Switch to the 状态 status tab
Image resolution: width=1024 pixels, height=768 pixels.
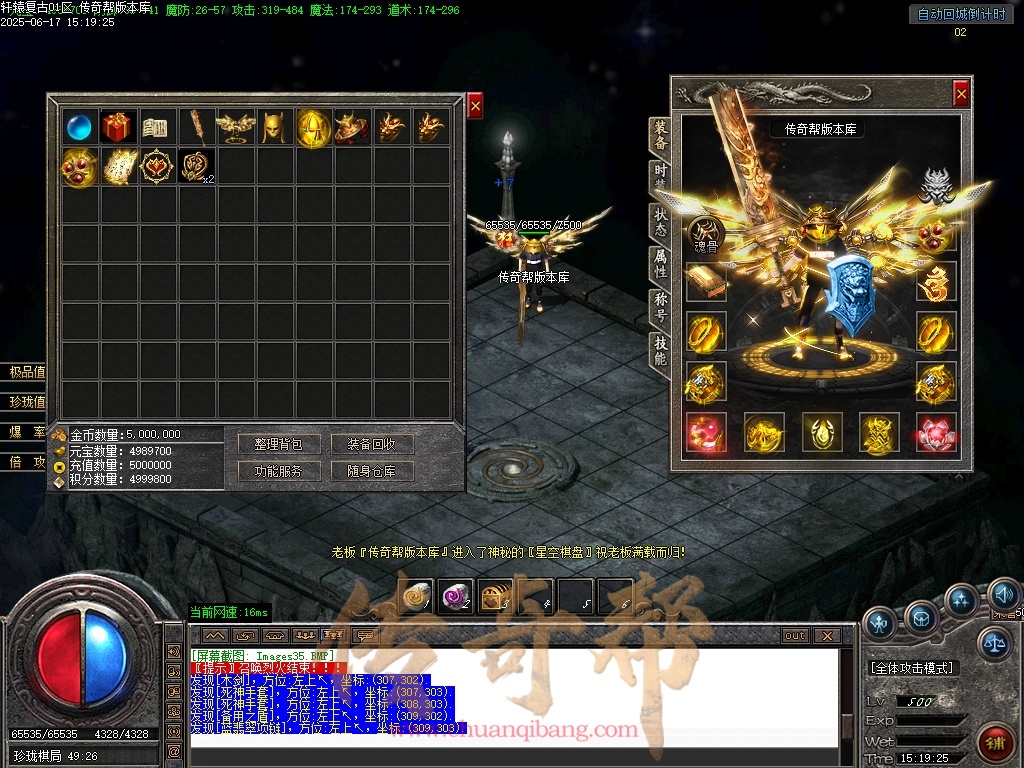(660, 222)
